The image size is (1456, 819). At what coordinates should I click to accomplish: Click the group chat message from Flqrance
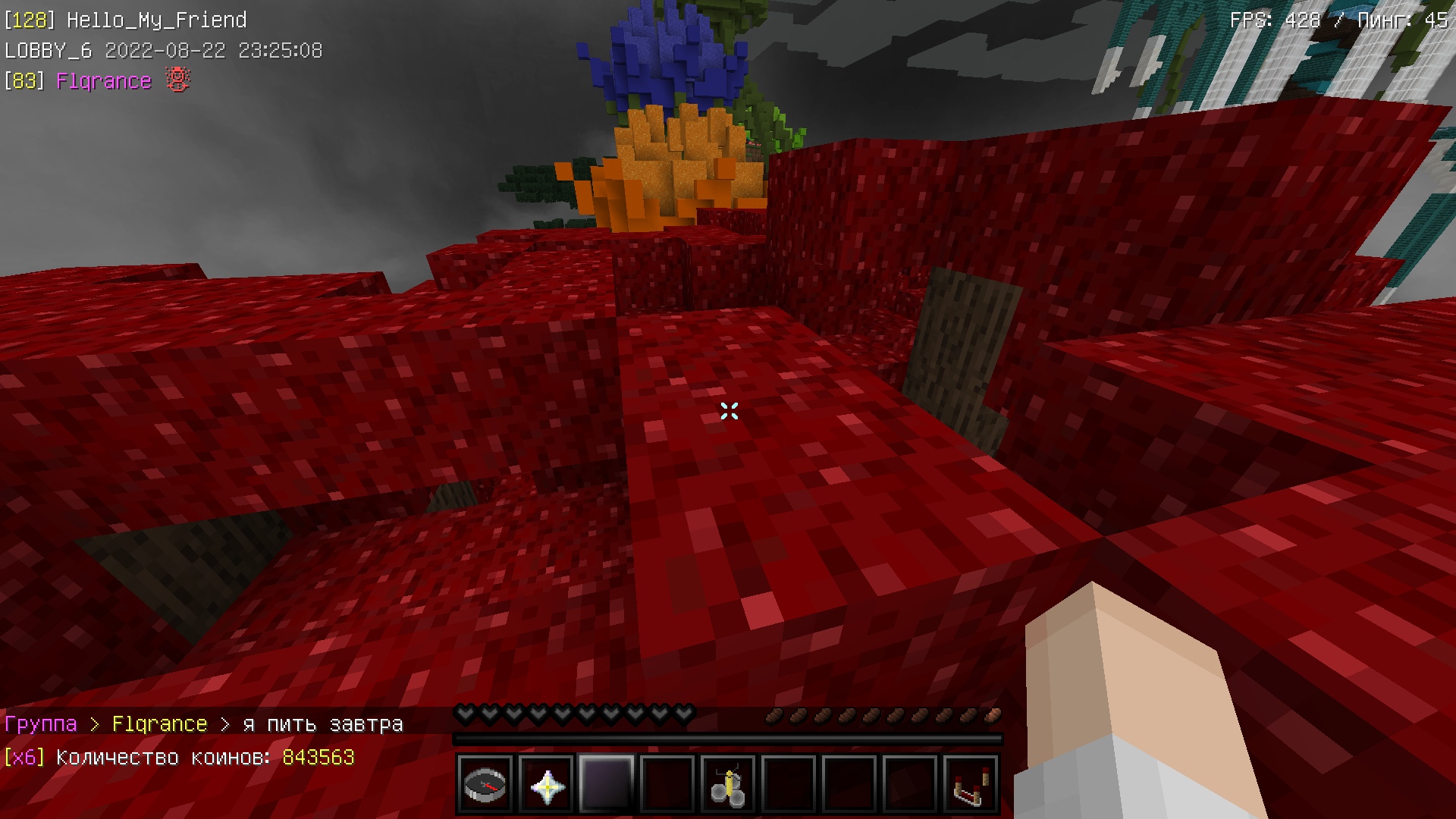click(322, 724)
